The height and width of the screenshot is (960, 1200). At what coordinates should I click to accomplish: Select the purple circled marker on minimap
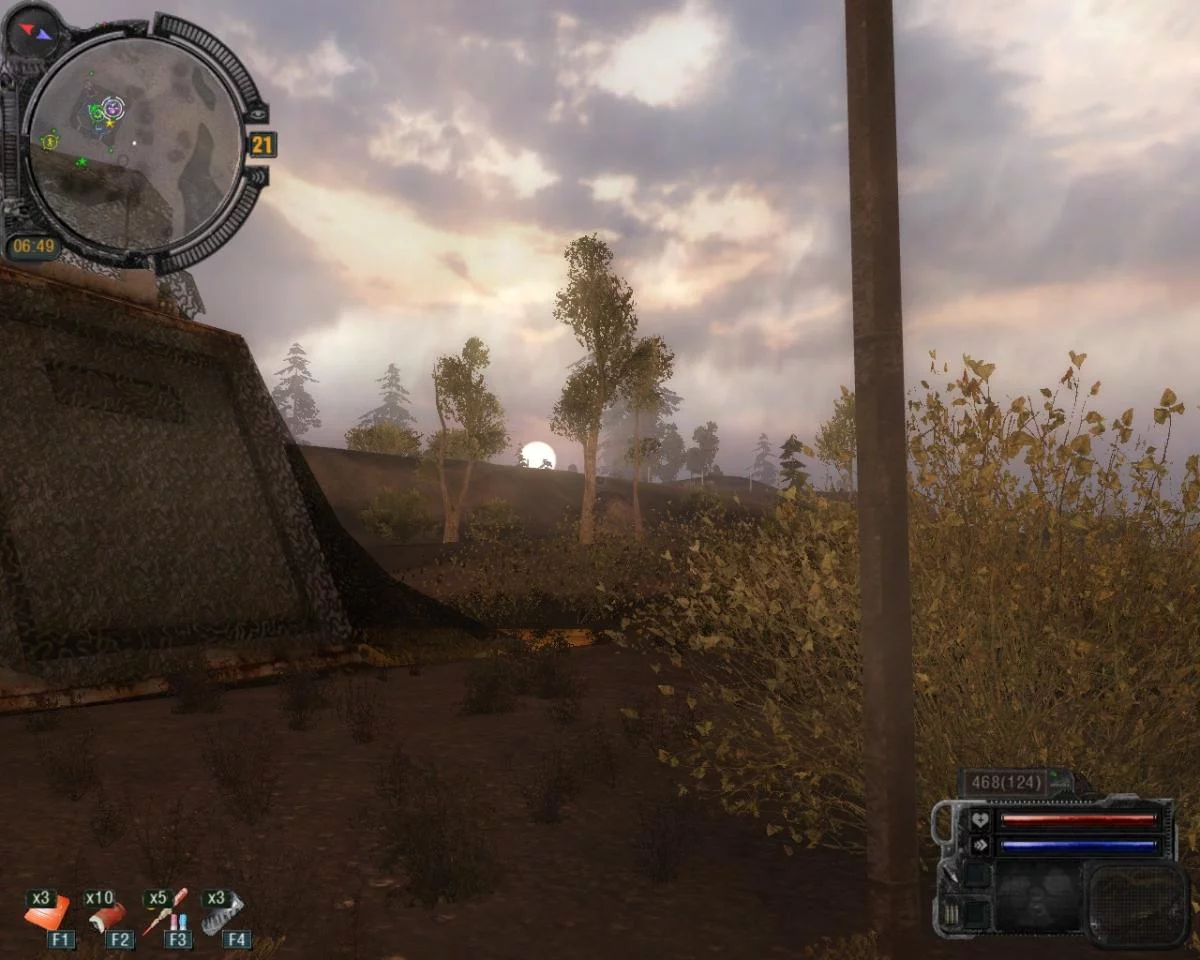pos(113,106)
